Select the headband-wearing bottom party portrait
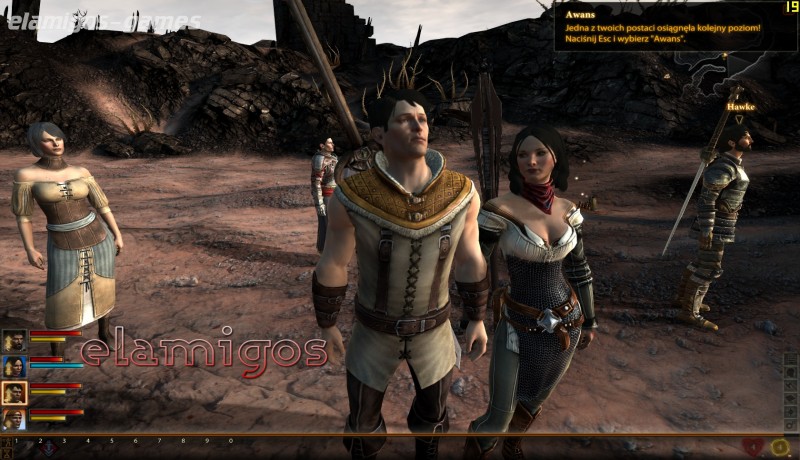Image resolution: width=800 pixels, height=460 pixels. 14,419
